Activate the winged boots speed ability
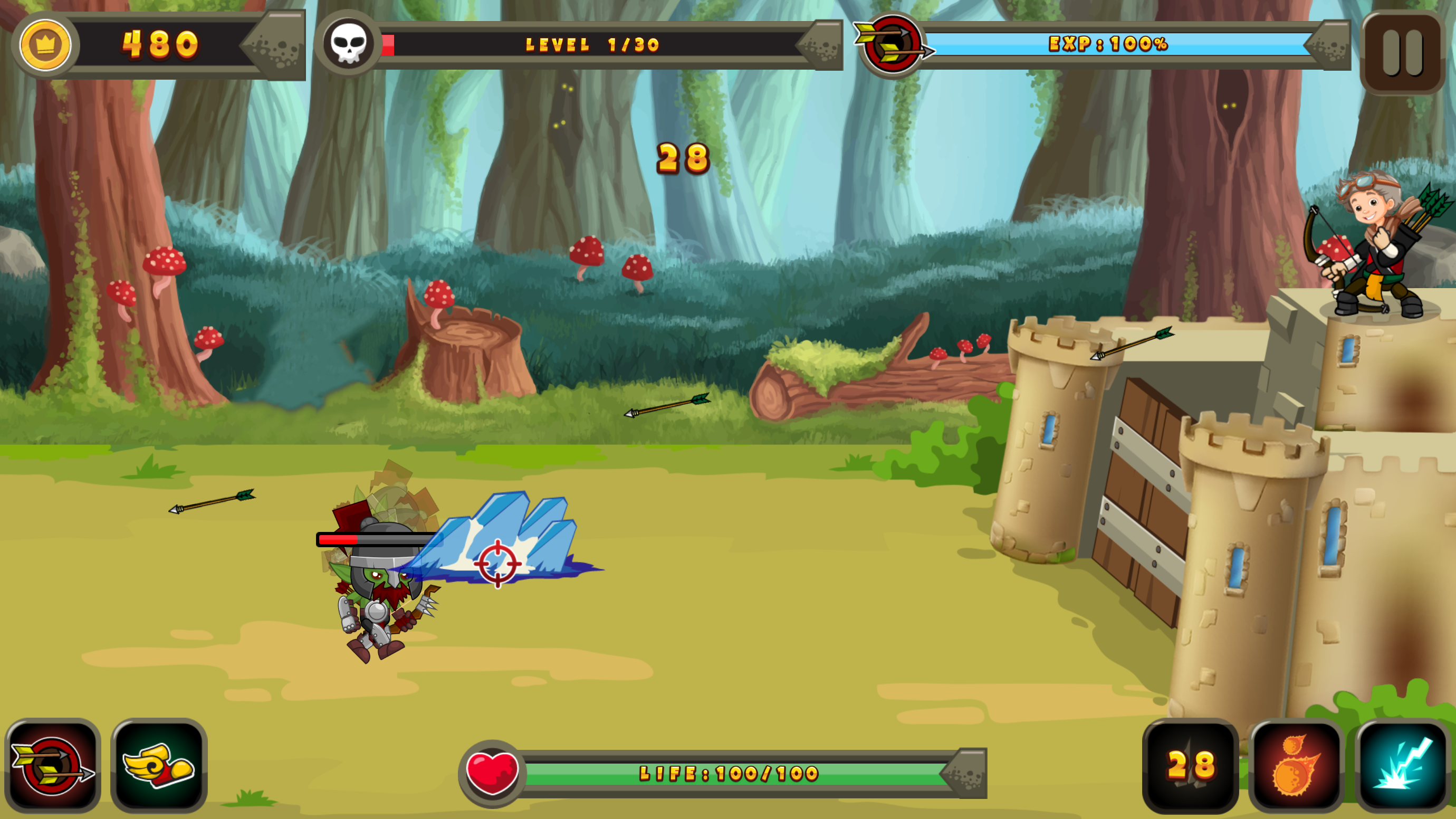 pos(158,769)
